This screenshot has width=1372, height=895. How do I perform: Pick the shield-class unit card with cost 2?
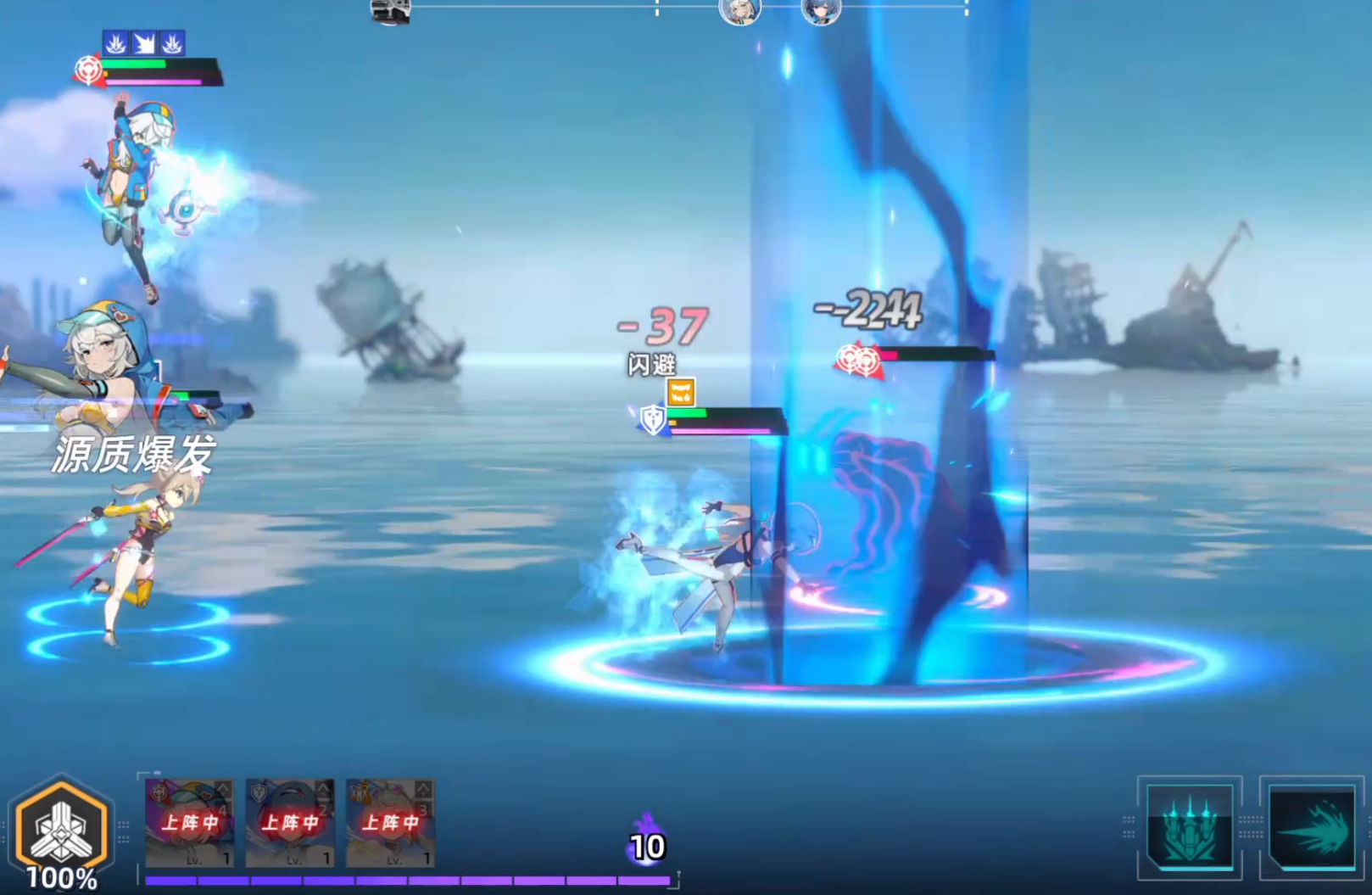[x=290, y=823]
